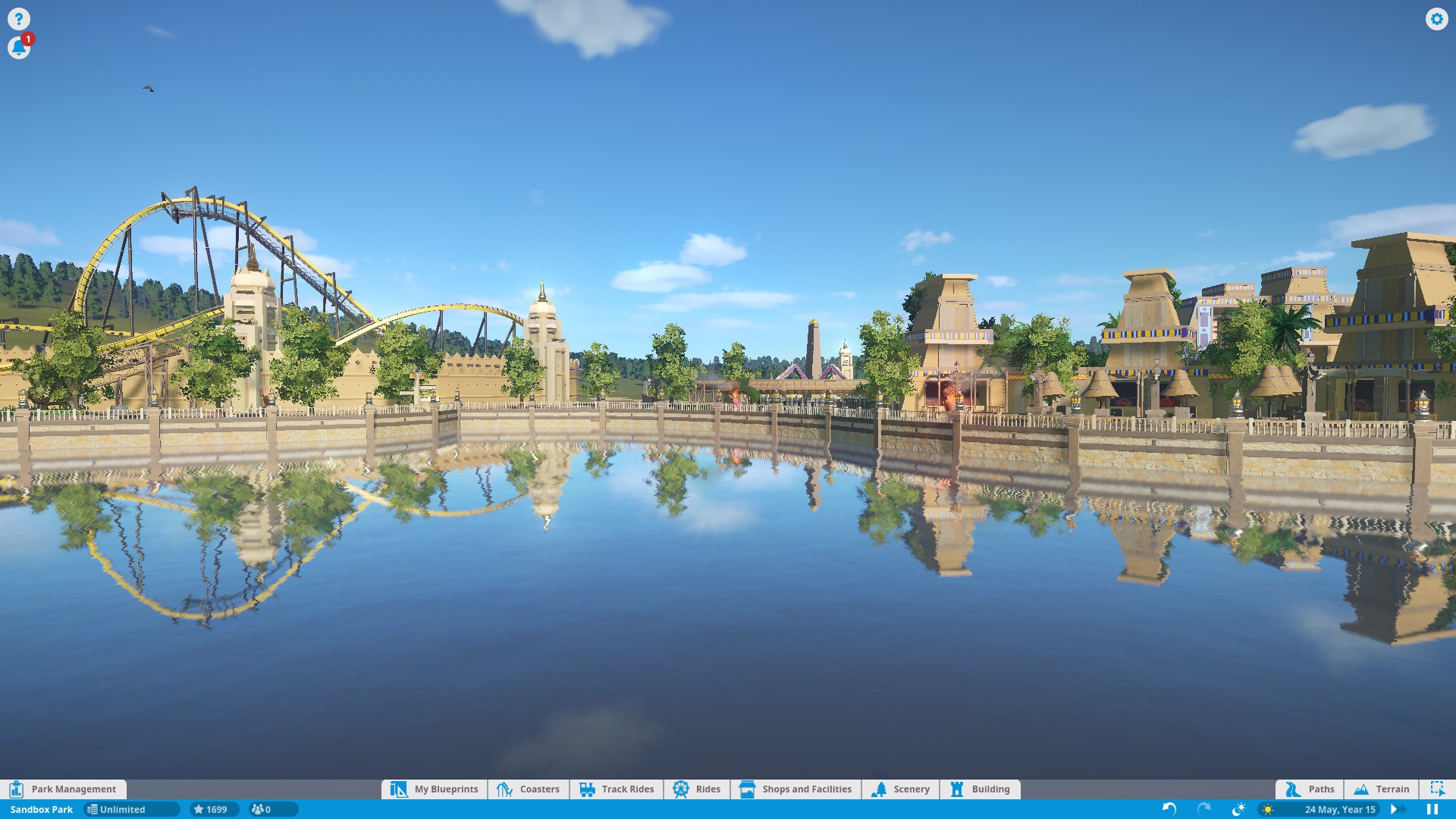Pause the game simulation
The height and width of the screenshot is (819, 1456).
click(x=1432, y=809)
